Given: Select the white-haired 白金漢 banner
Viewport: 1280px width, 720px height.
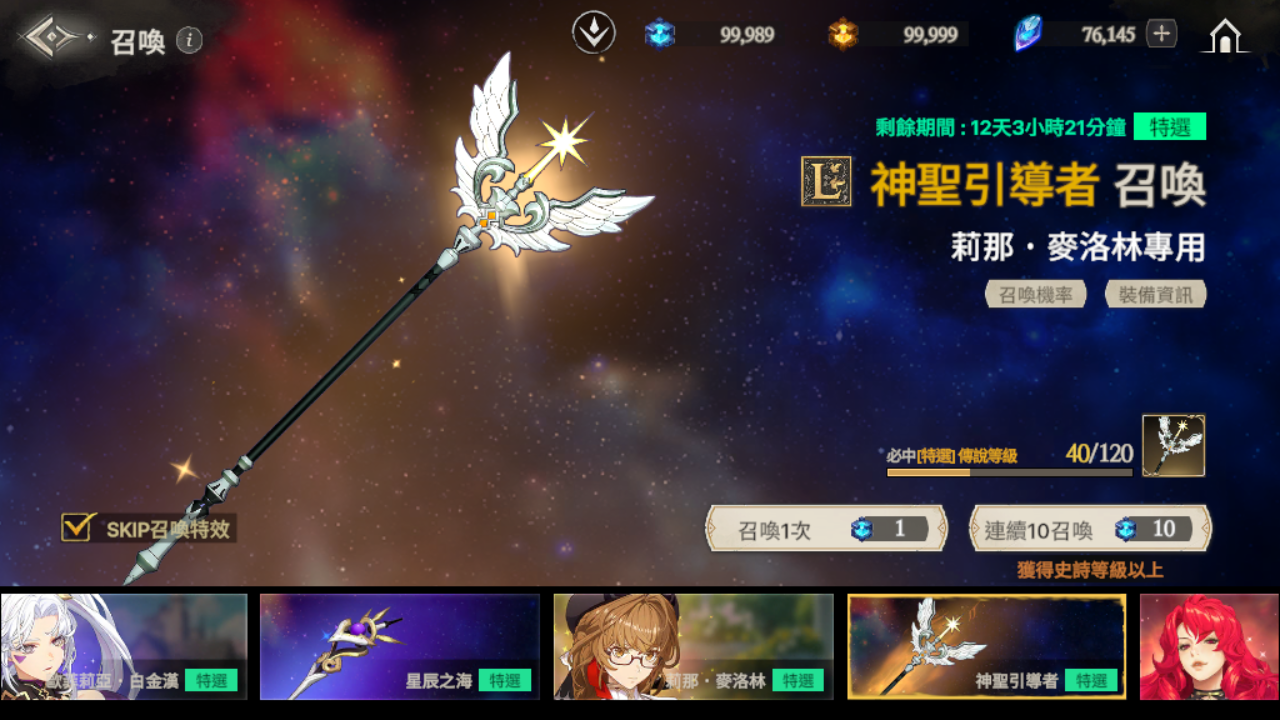Looking at the screenshot, I should 124,646.
